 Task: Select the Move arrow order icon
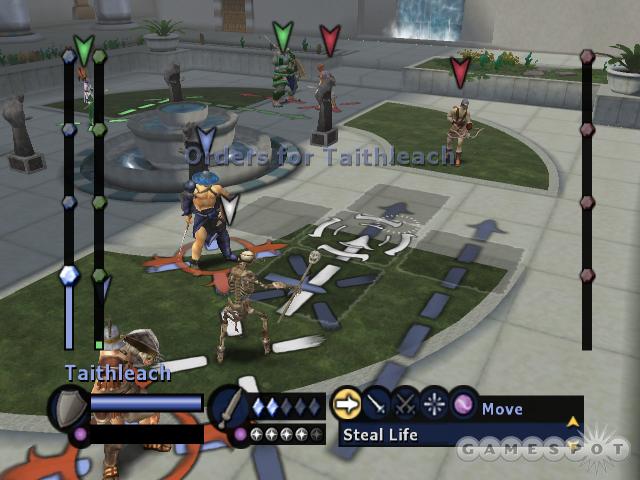(345, 404)
